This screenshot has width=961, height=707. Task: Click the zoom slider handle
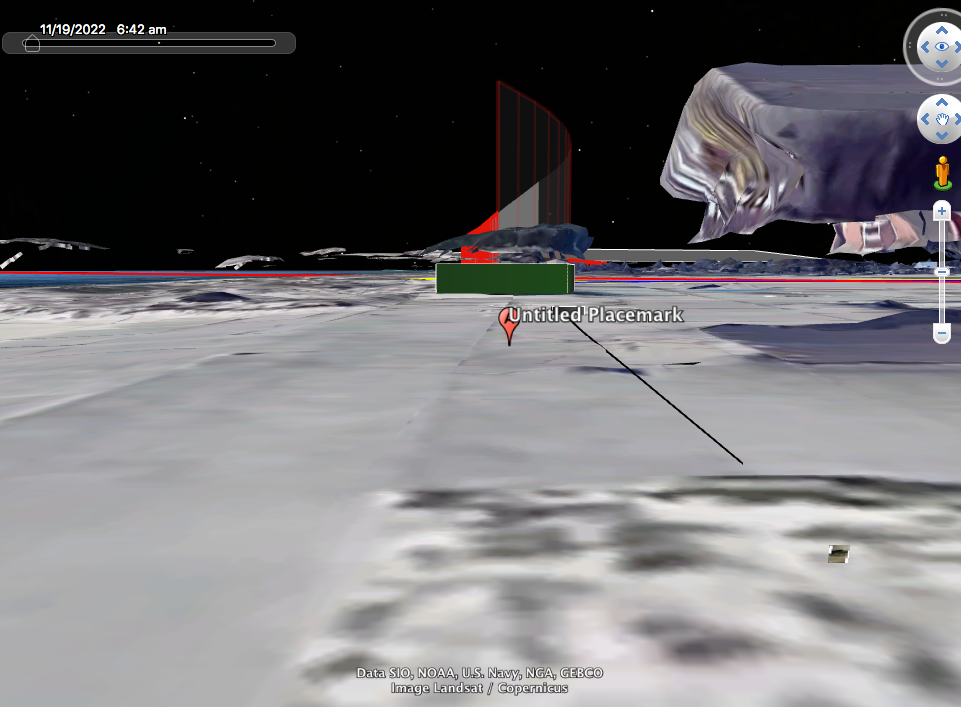[942, 271]
